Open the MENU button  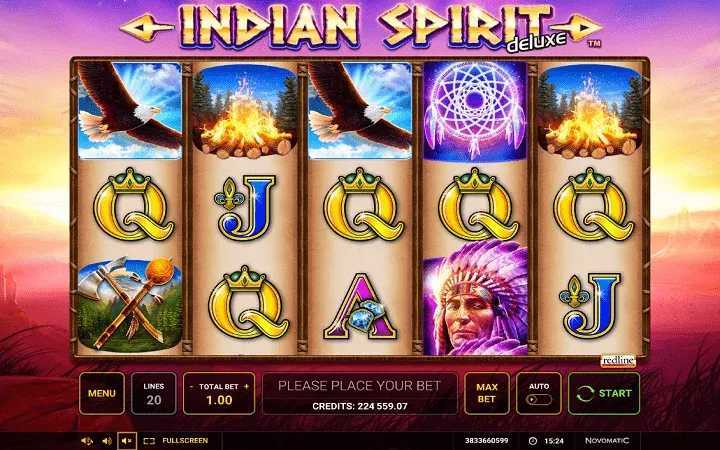(x=102, y=393)
